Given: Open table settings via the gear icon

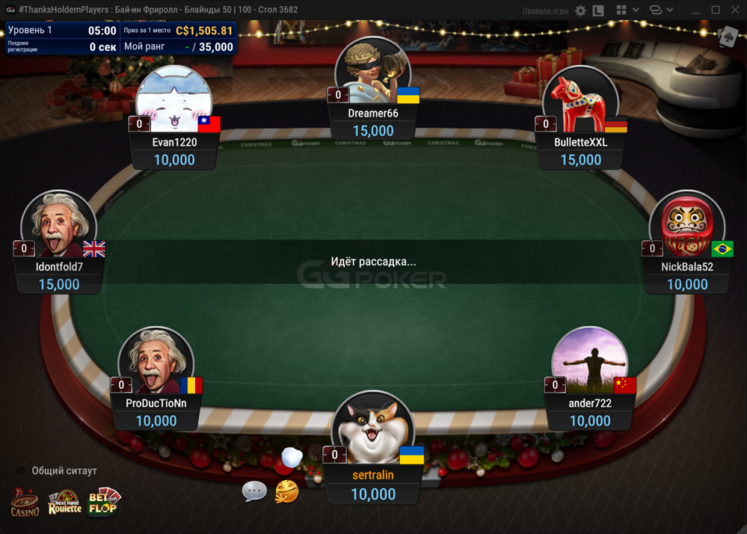Looking at the screenshot, I should pos(580,10).
